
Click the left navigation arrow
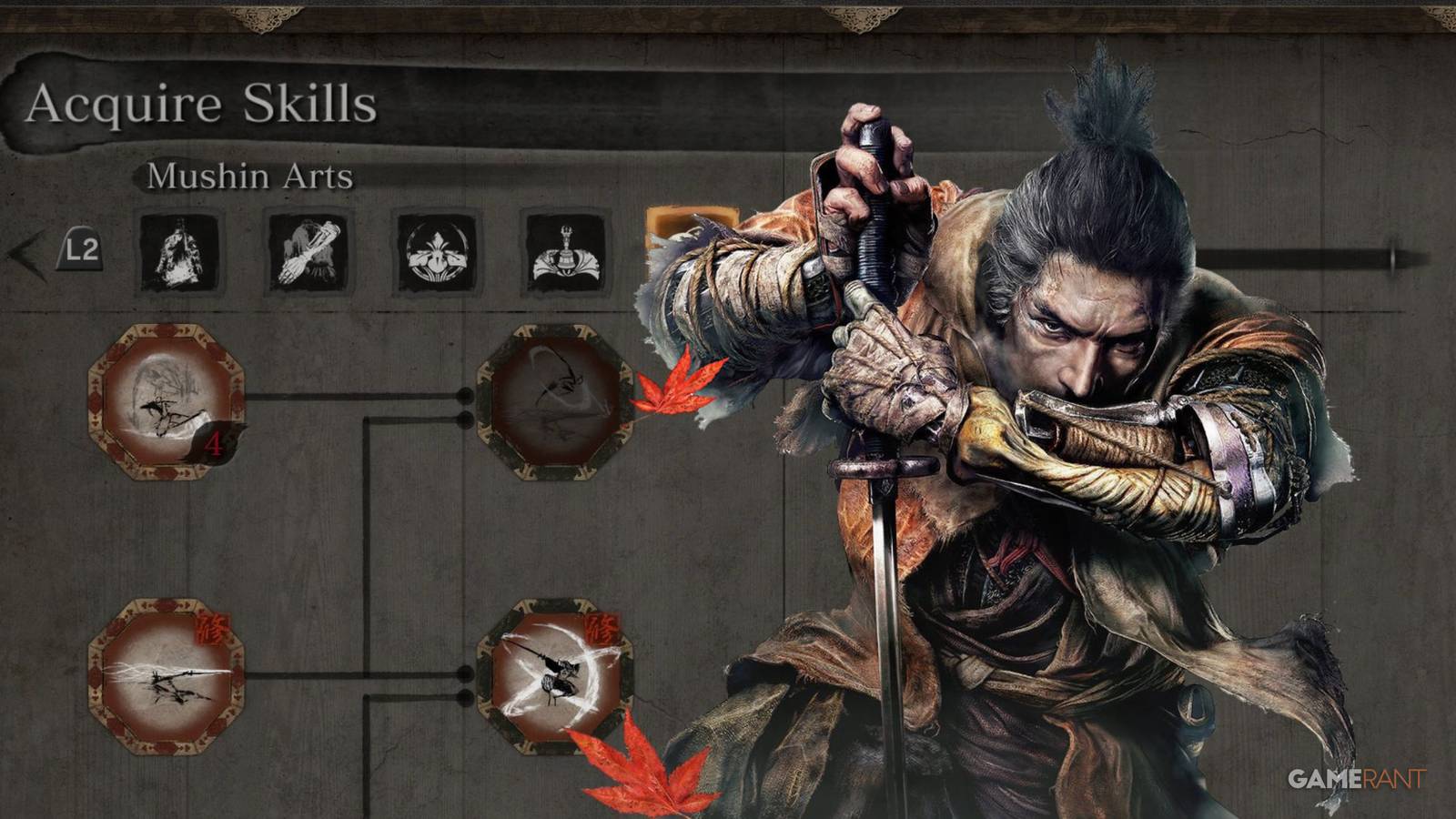23,255
